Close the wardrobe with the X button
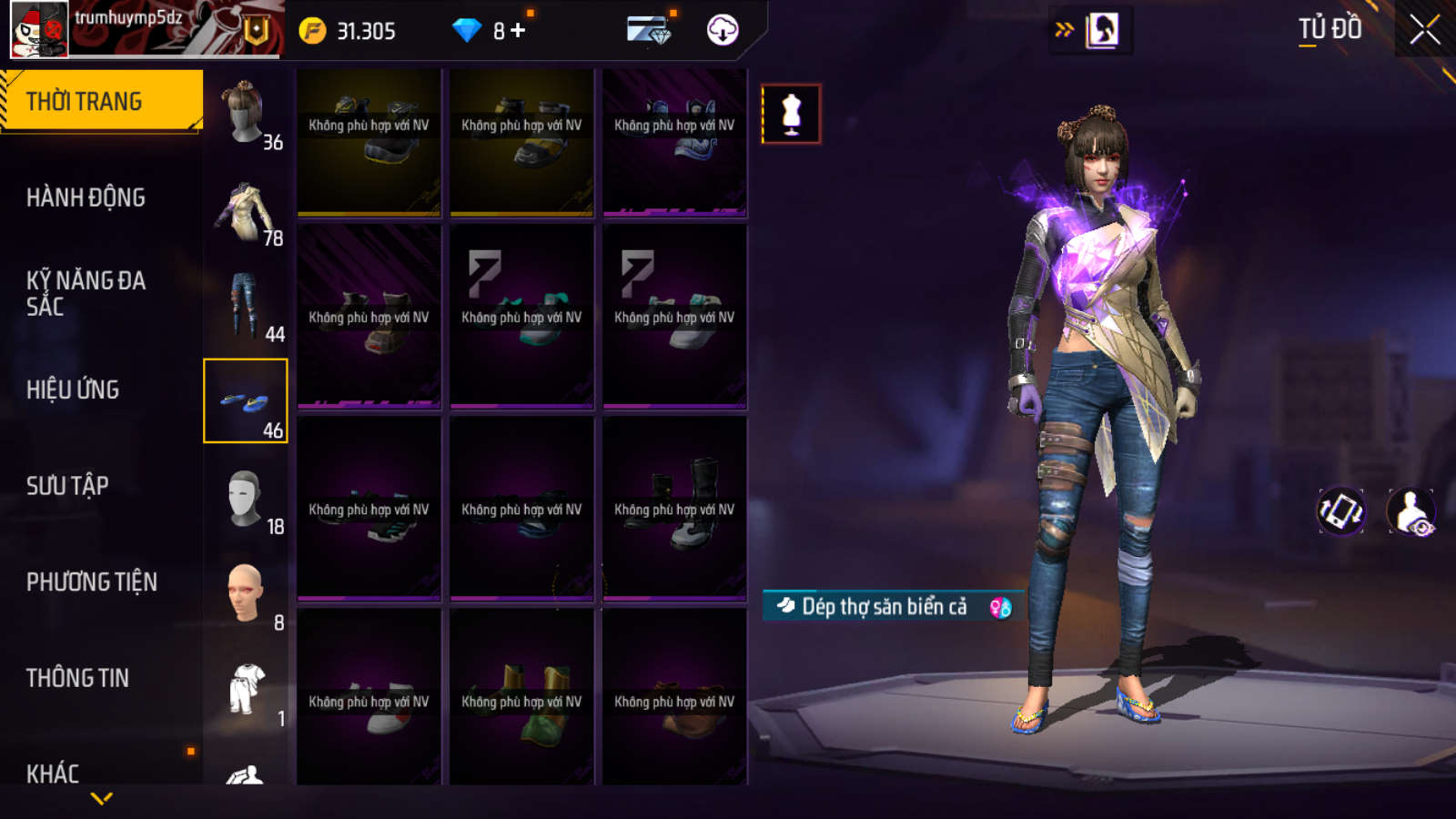The image size is (1456, 819). (1424, 30)
